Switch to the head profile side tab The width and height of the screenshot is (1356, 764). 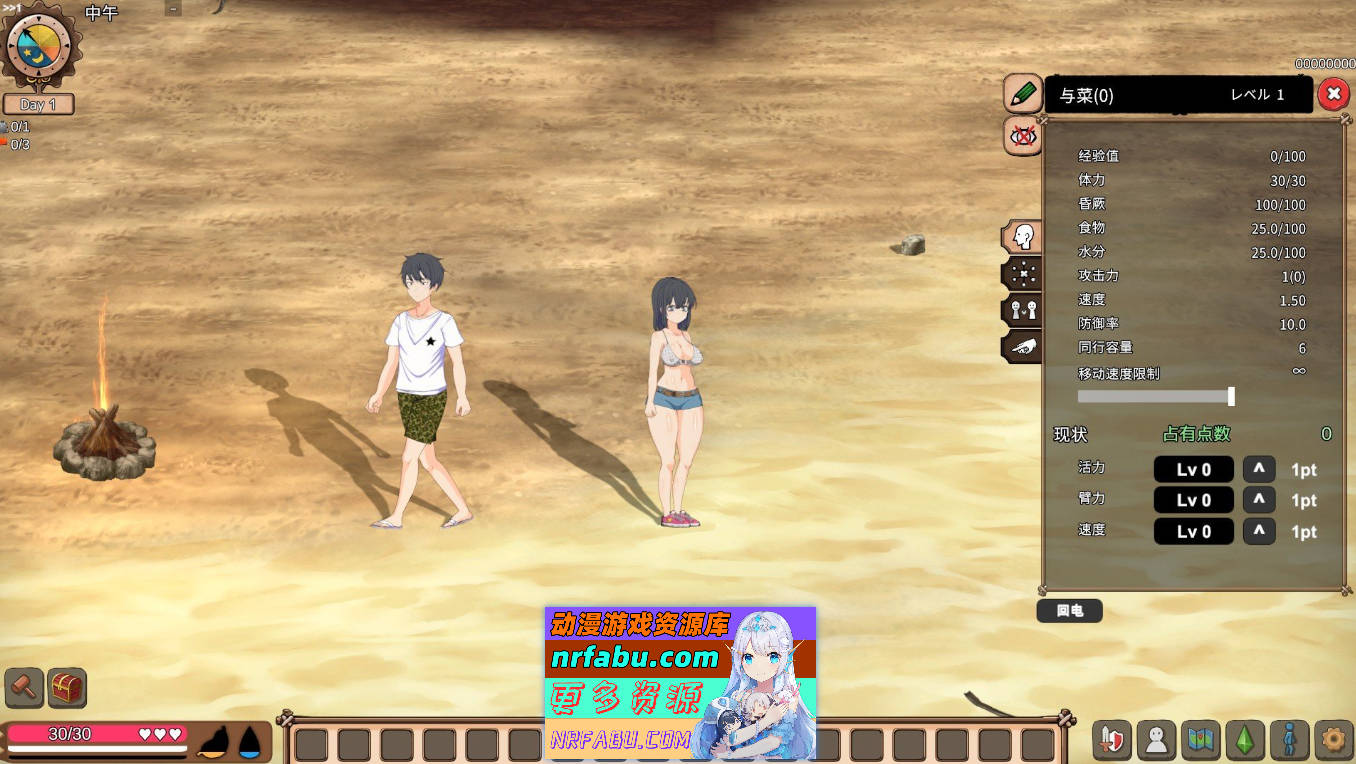(1020, 237)
